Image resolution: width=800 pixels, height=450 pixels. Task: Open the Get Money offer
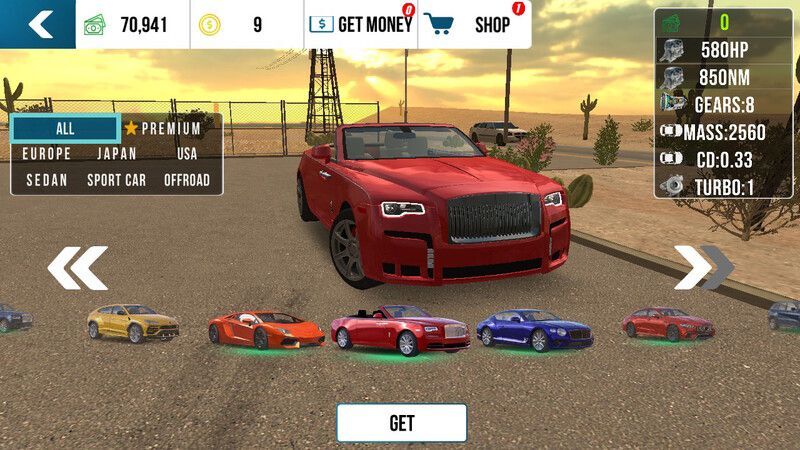(360, 25)
